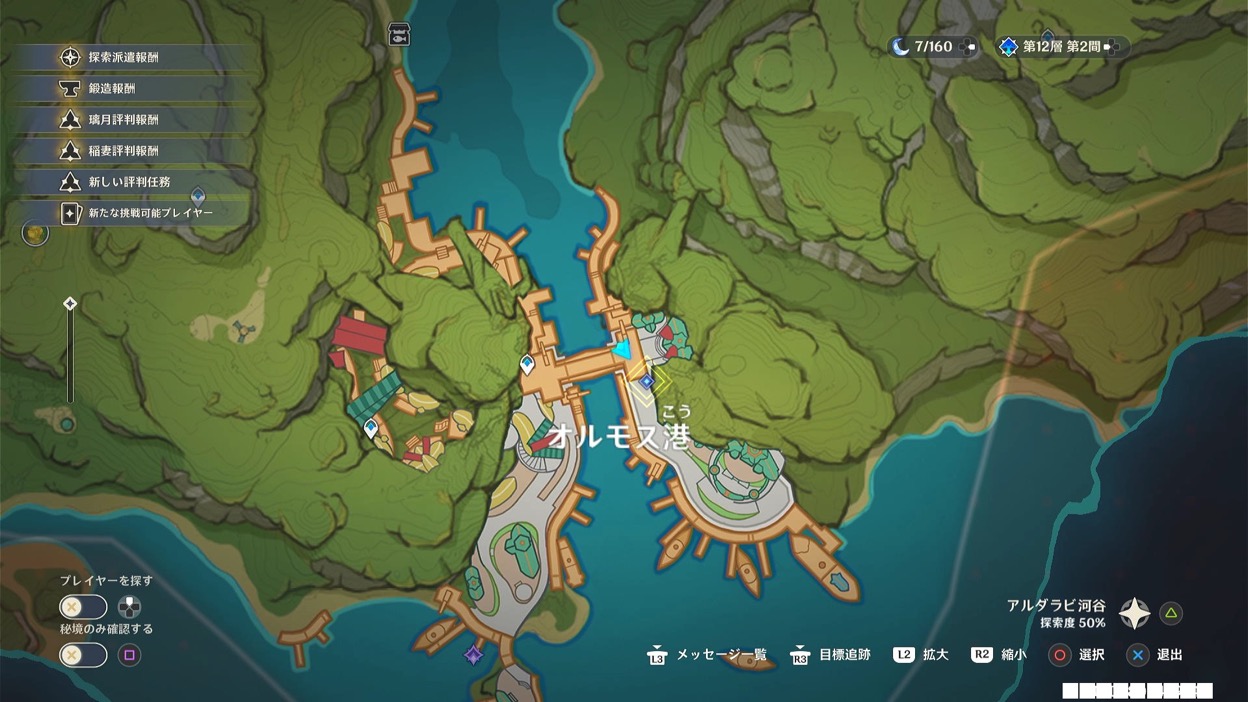Enable the 秘境のみ確認する switch
The width and height of the screenshot is (1248, 702).
[83, 655]
